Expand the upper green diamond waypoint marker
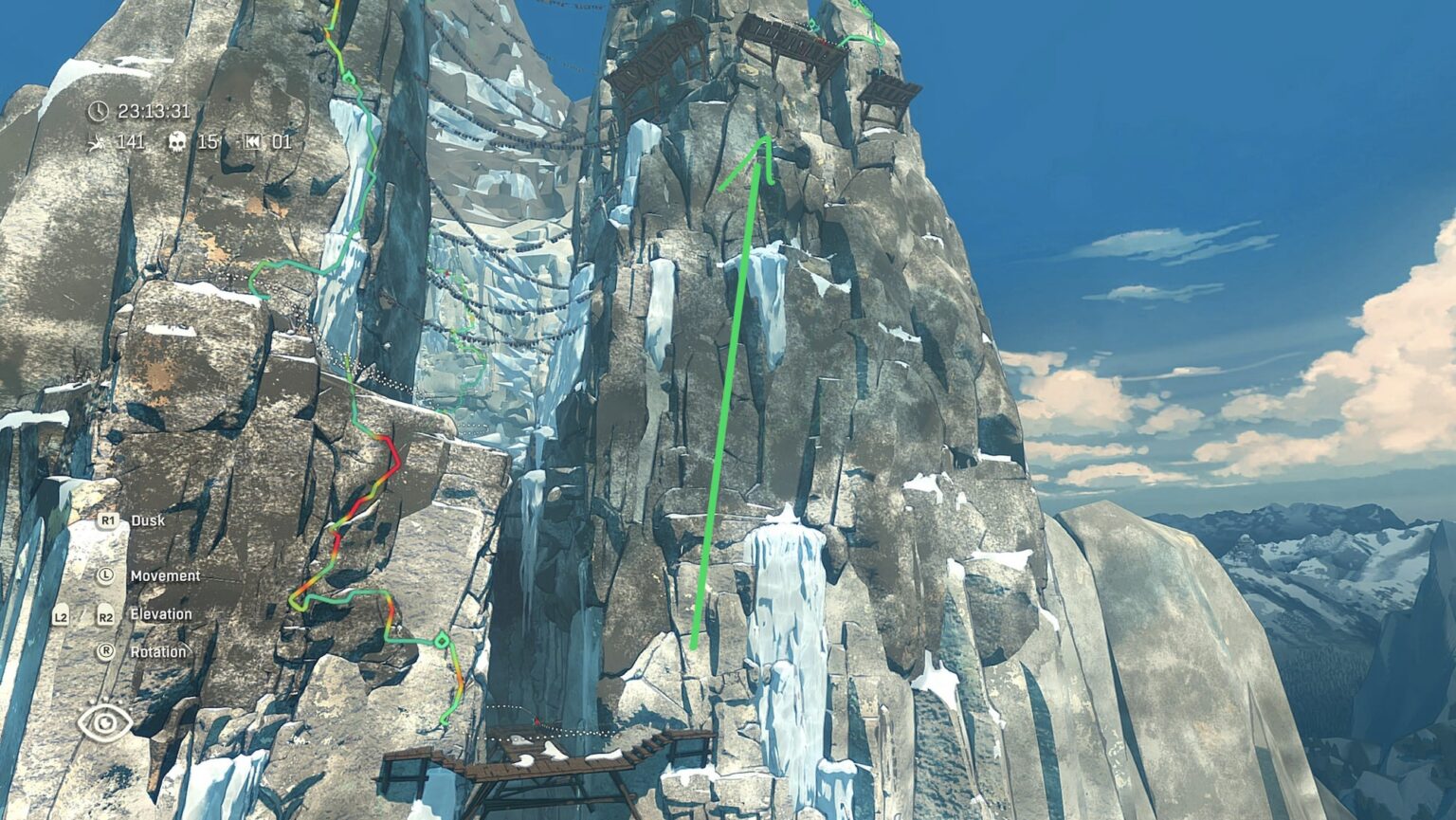The height and width of the screenshot is (820, 1456). [348, 78]
